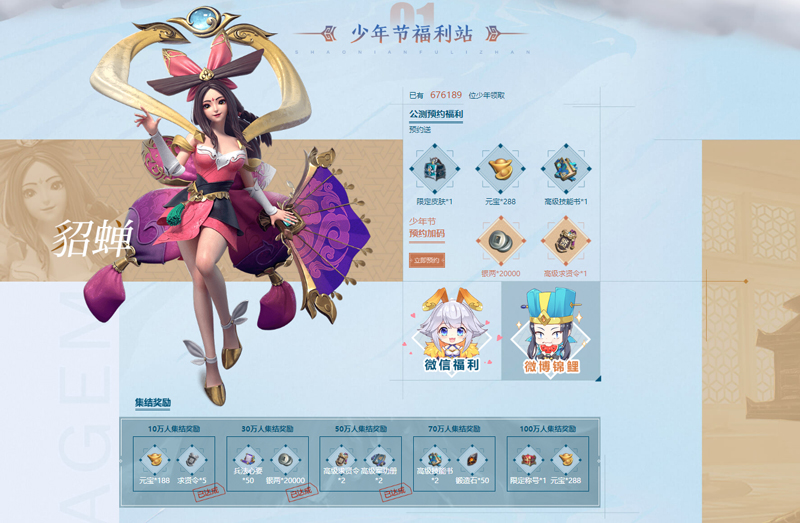Select the 兵法心要*50 reward icon

point(245,459)
